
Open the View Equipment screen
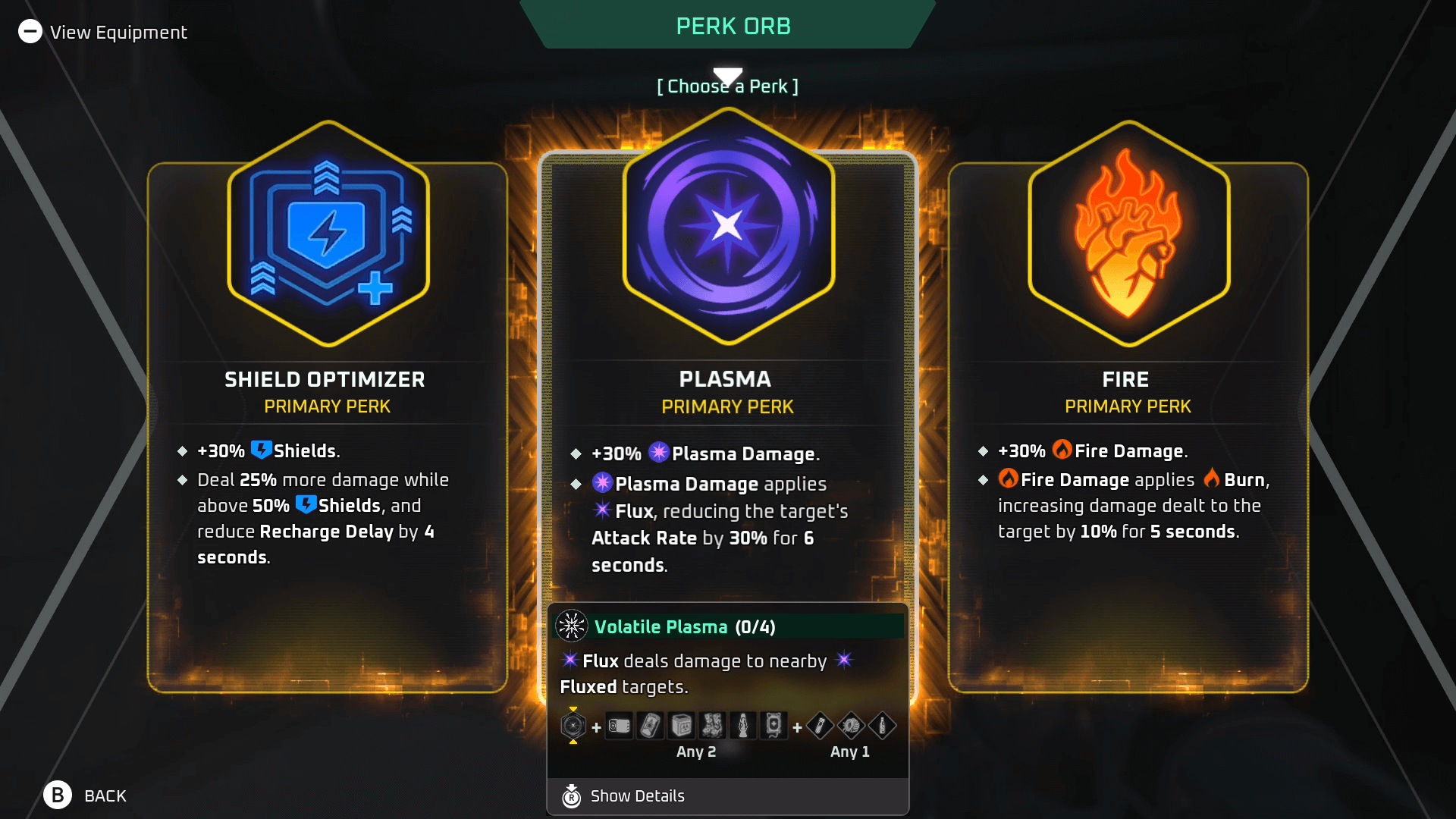click(103, 32)
